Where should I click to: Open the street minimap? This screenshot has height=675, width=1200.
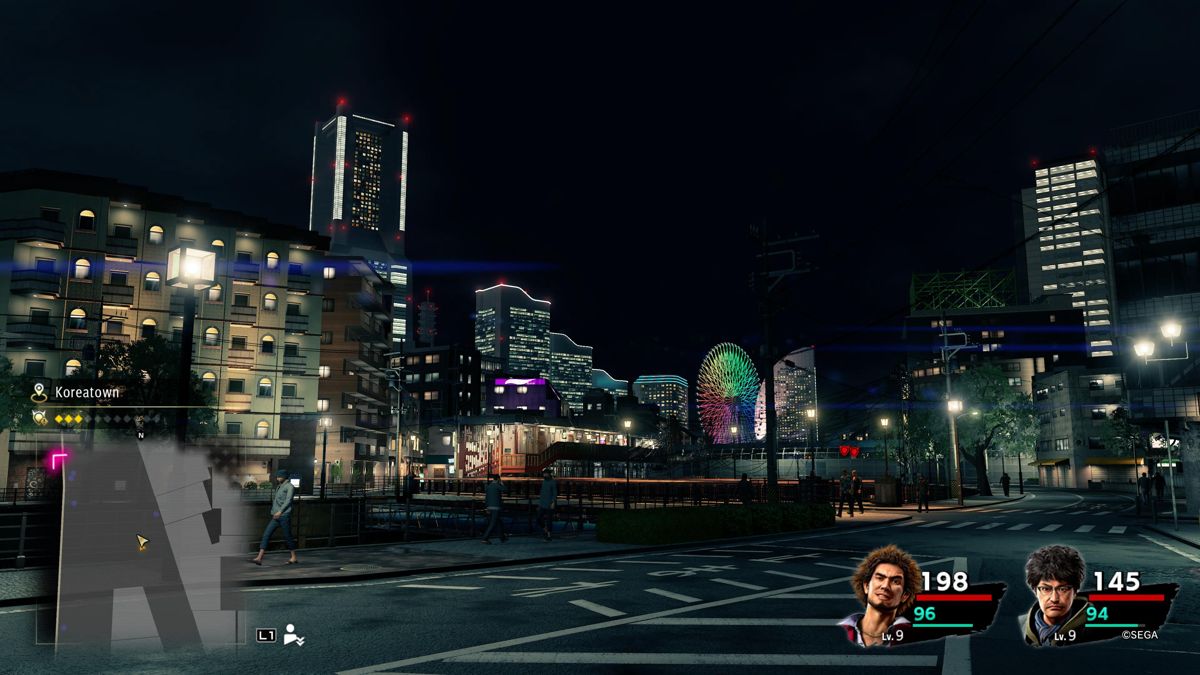click(x=140, y=540)
